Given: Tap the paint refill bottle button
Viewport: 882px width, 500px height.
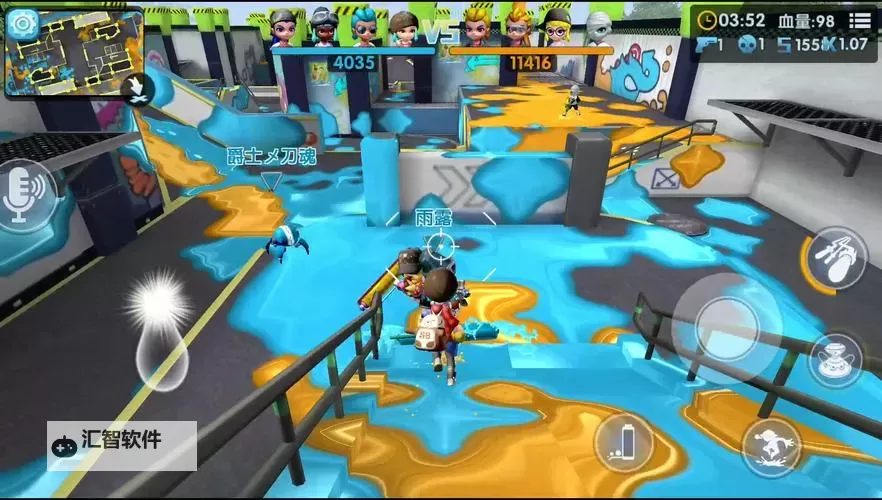Looking at the screenshot, I should click(623, 442).
